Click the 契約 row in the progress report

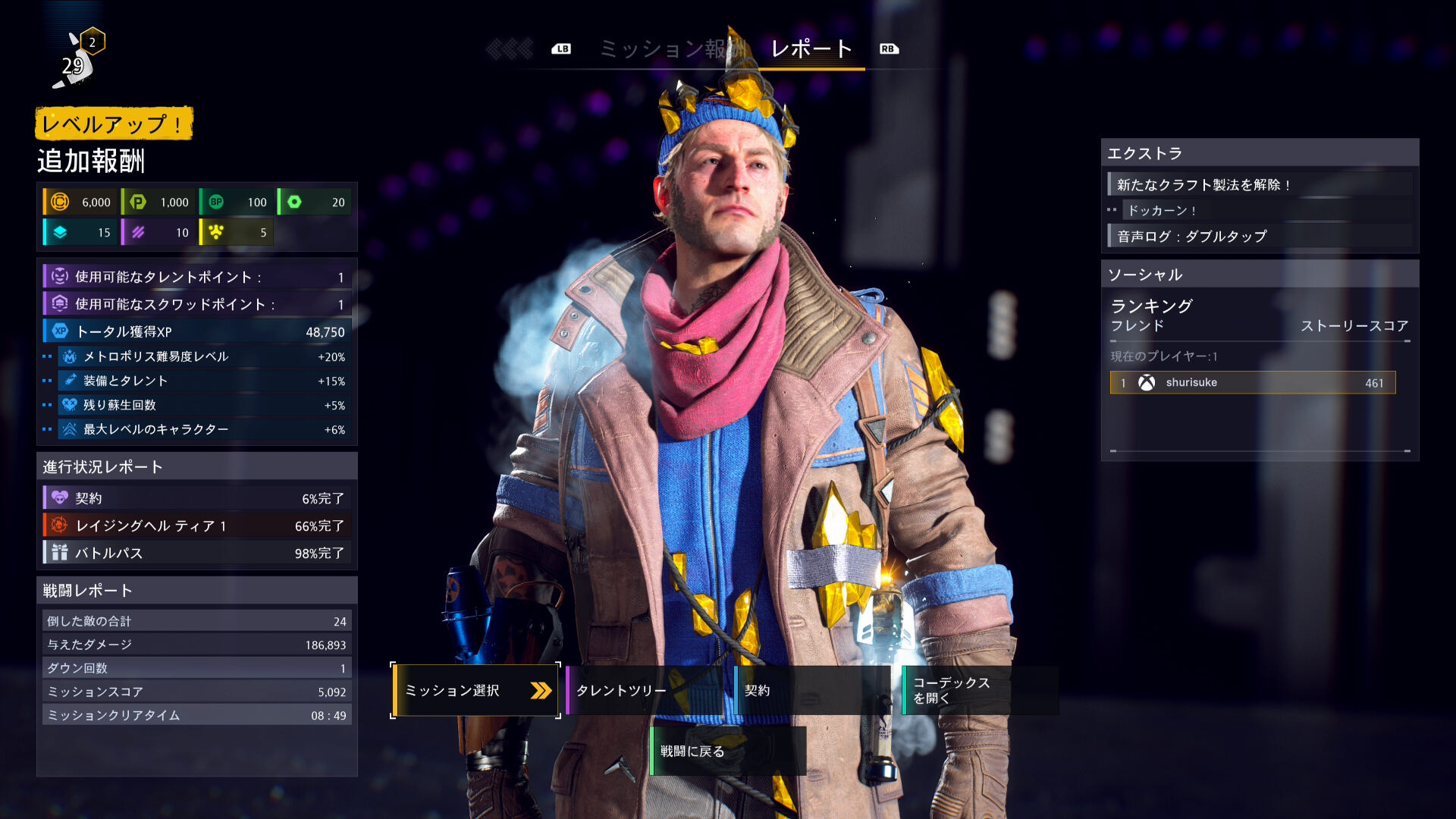click(x=197, y=498)
